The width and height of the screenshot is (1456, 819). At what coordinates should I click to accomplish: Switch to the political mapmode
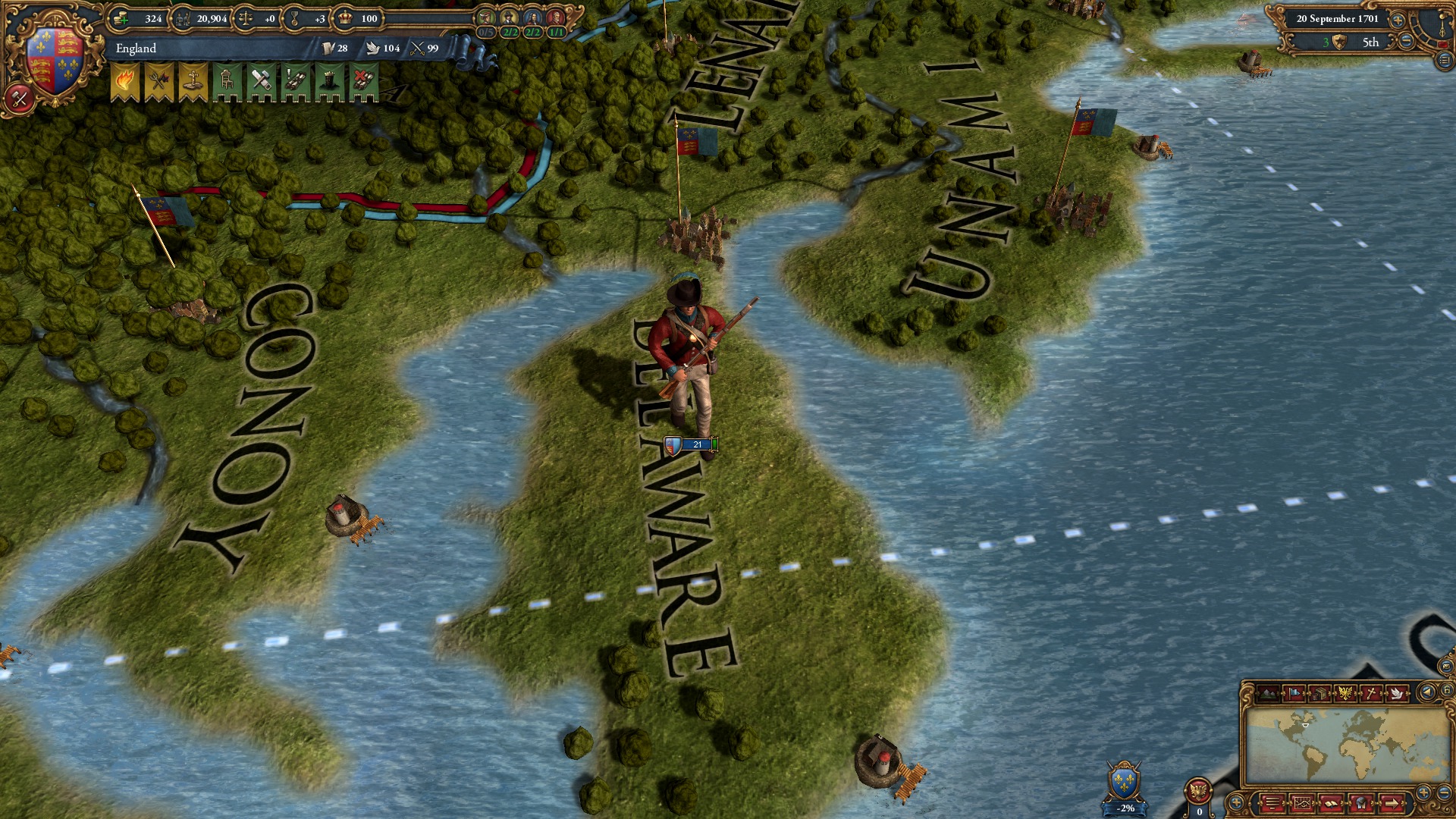(1294, 693)
